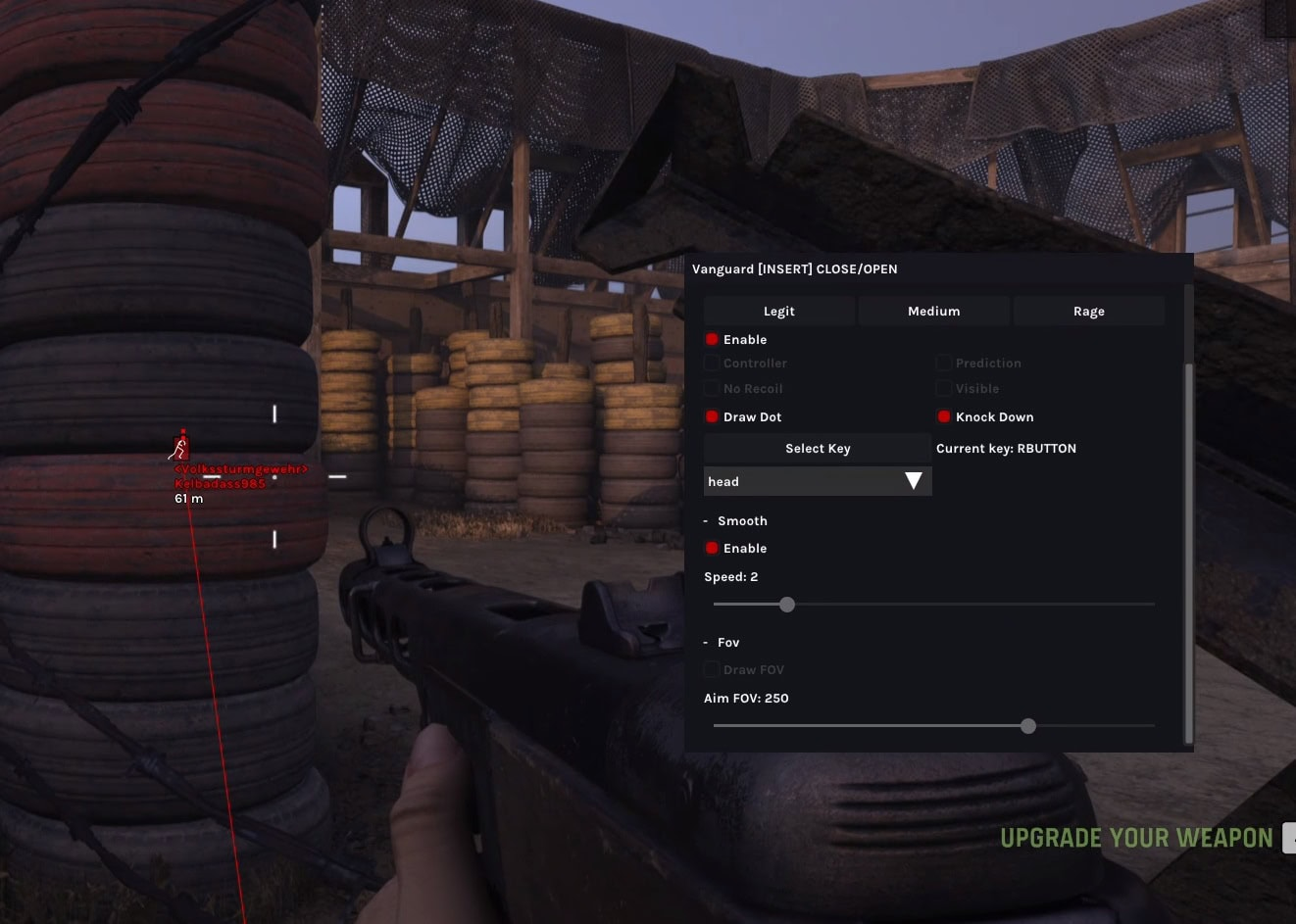1296x924 pixels.
Task: Click the greyed-out Prediction checkbox
Action: click(x=944, y=363)
